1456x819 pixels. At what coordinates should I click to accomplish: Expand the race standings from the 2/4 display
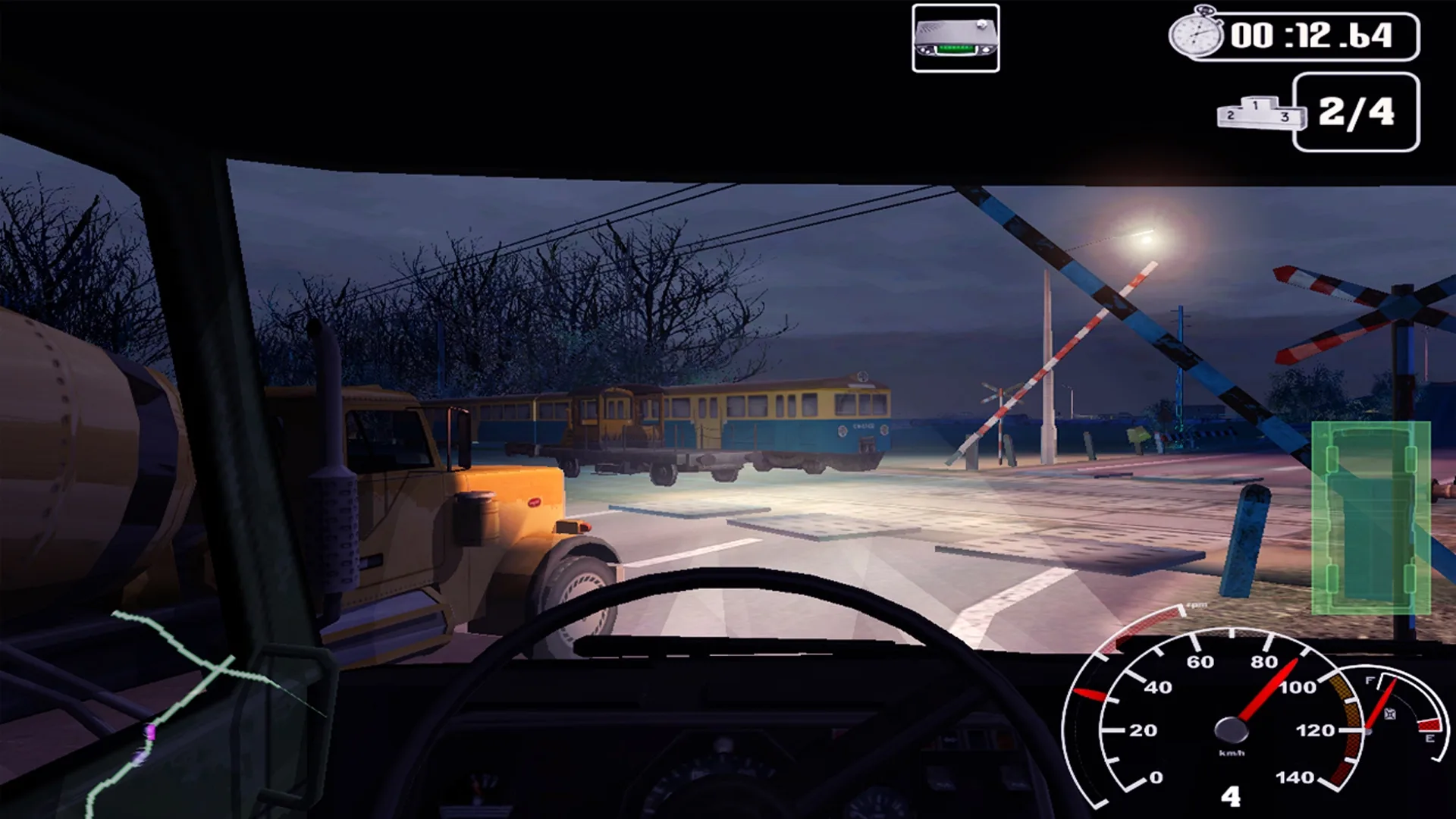coord(1357,112)
